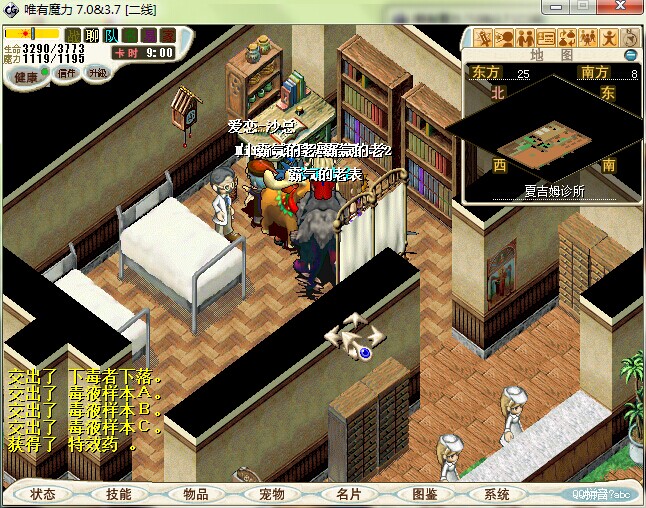This screenshot has height=508, width=646.
Task: Click the money bags trade icon
Action: tap(566, 38)
